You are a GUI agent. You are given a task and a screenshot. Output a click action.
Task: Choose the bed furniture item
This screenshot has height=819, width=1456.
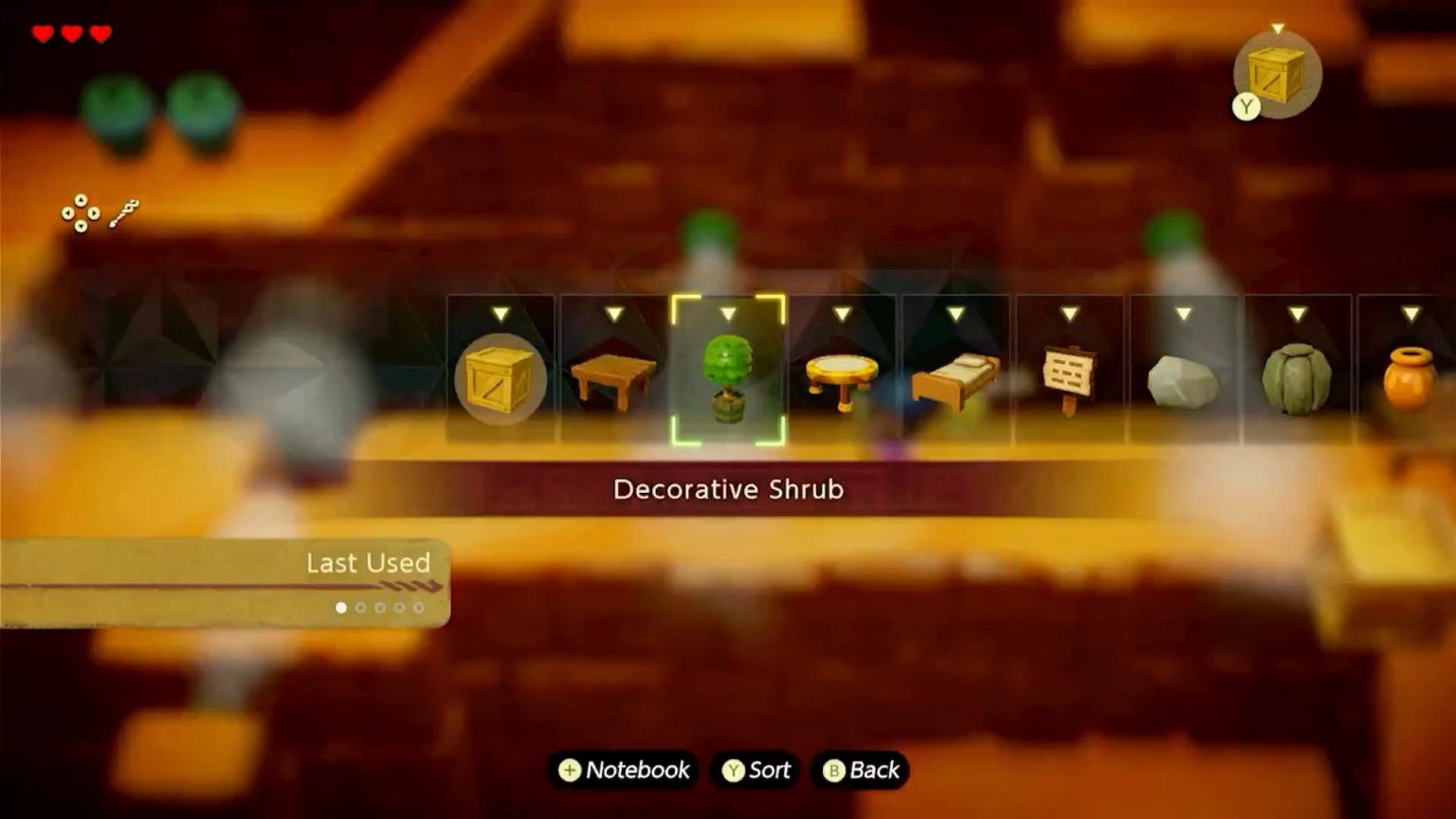point(955,378)
